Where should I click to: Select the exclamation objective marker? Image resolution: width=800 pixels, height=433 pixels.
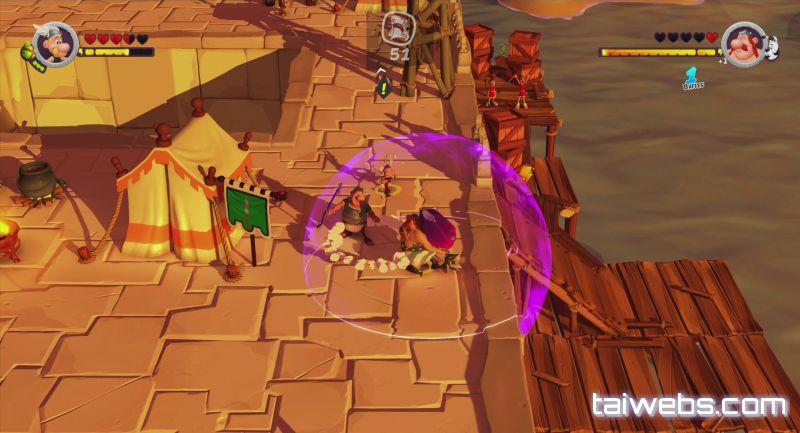tap(383, 87)
